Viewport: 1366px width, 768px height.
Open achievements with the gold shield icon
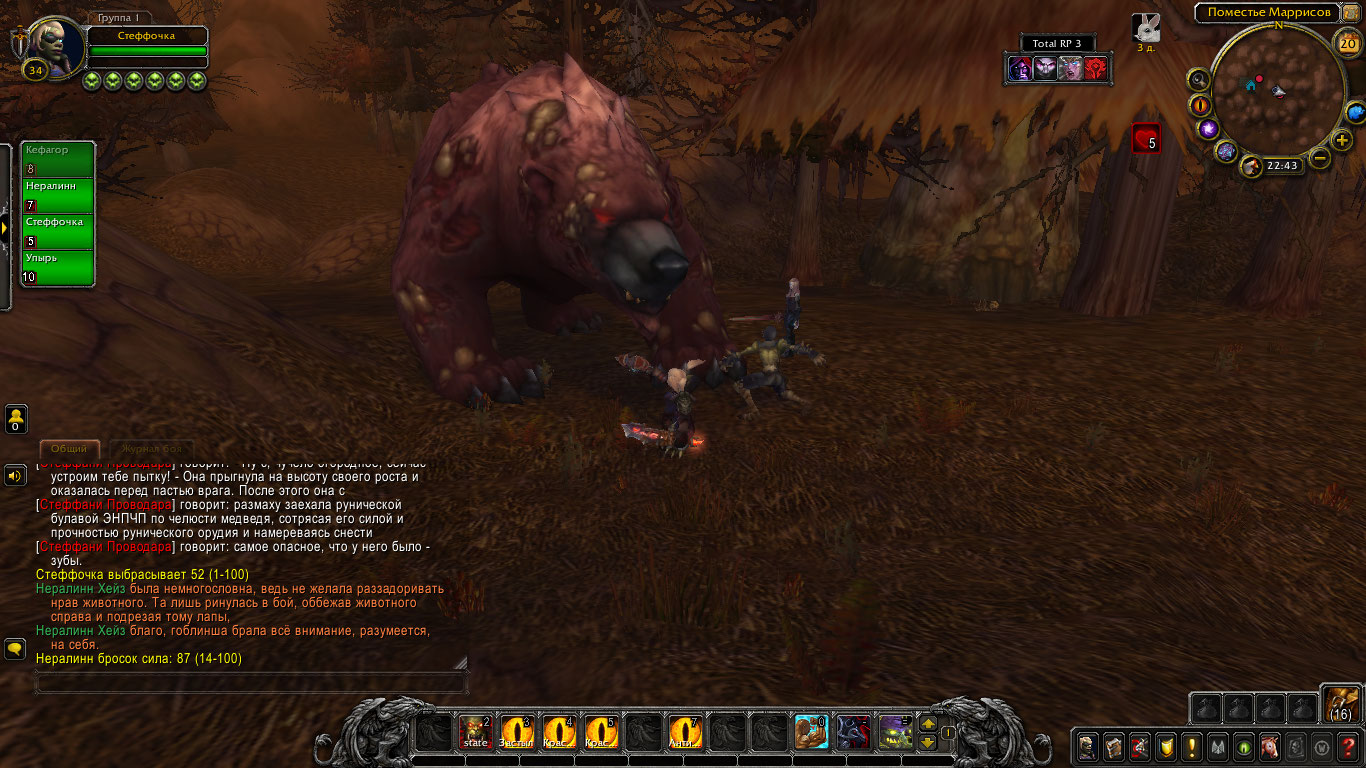click(x=1166, y=746)
